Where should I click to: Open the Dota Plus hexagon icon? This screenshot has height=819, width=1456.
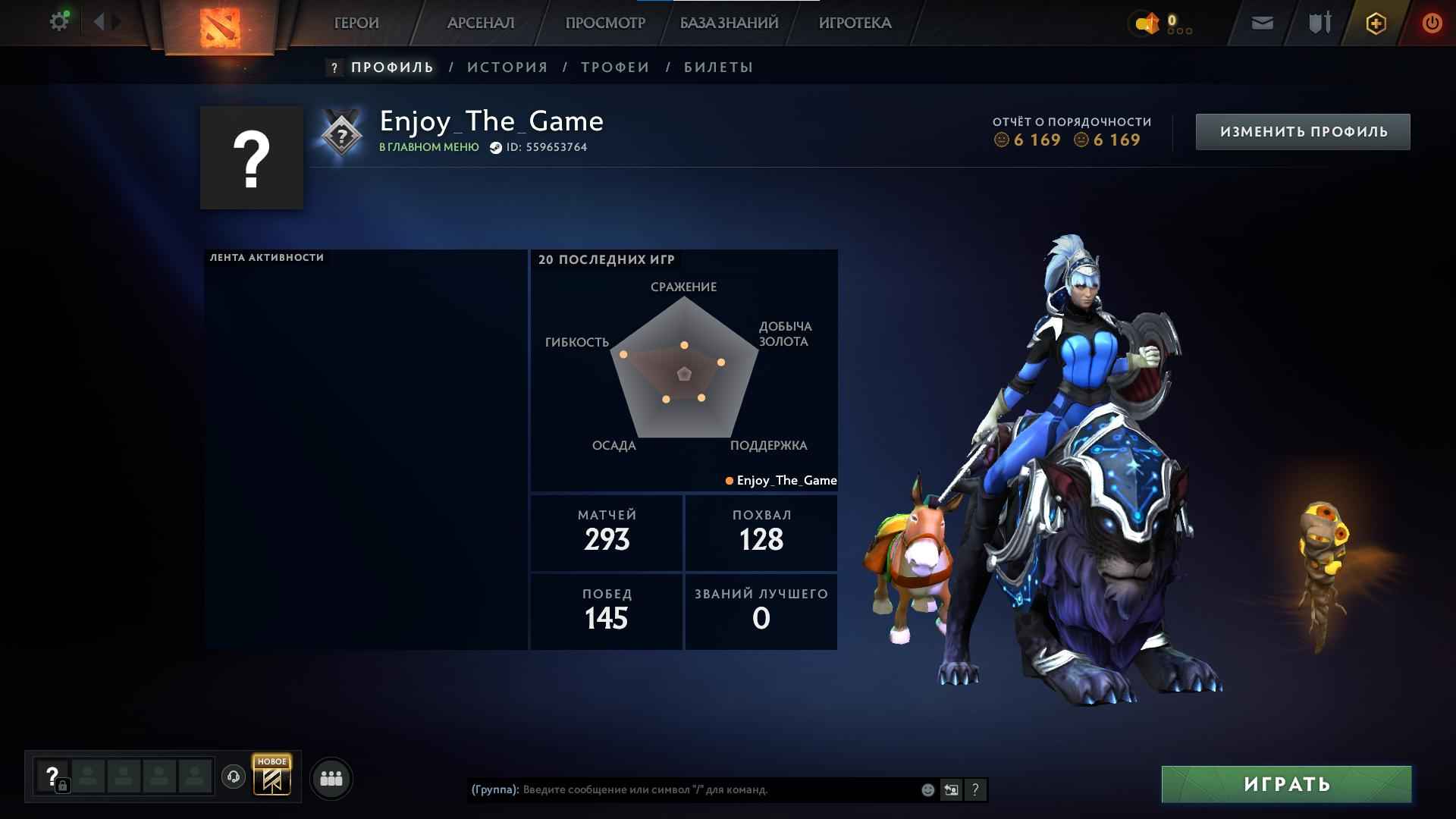point(1375,23)
